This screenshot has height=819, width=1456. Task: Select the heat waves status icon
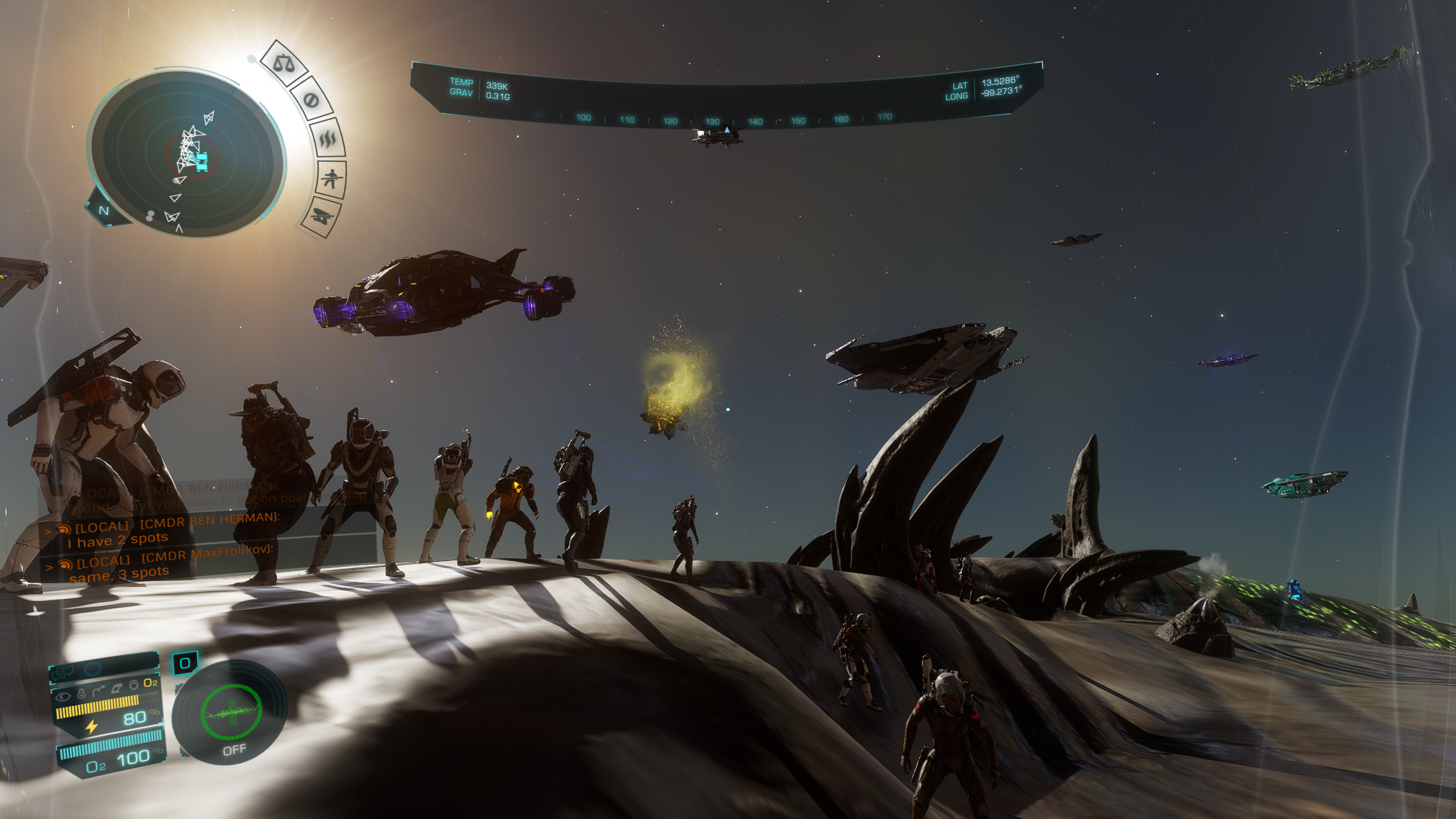pos(329,138)
